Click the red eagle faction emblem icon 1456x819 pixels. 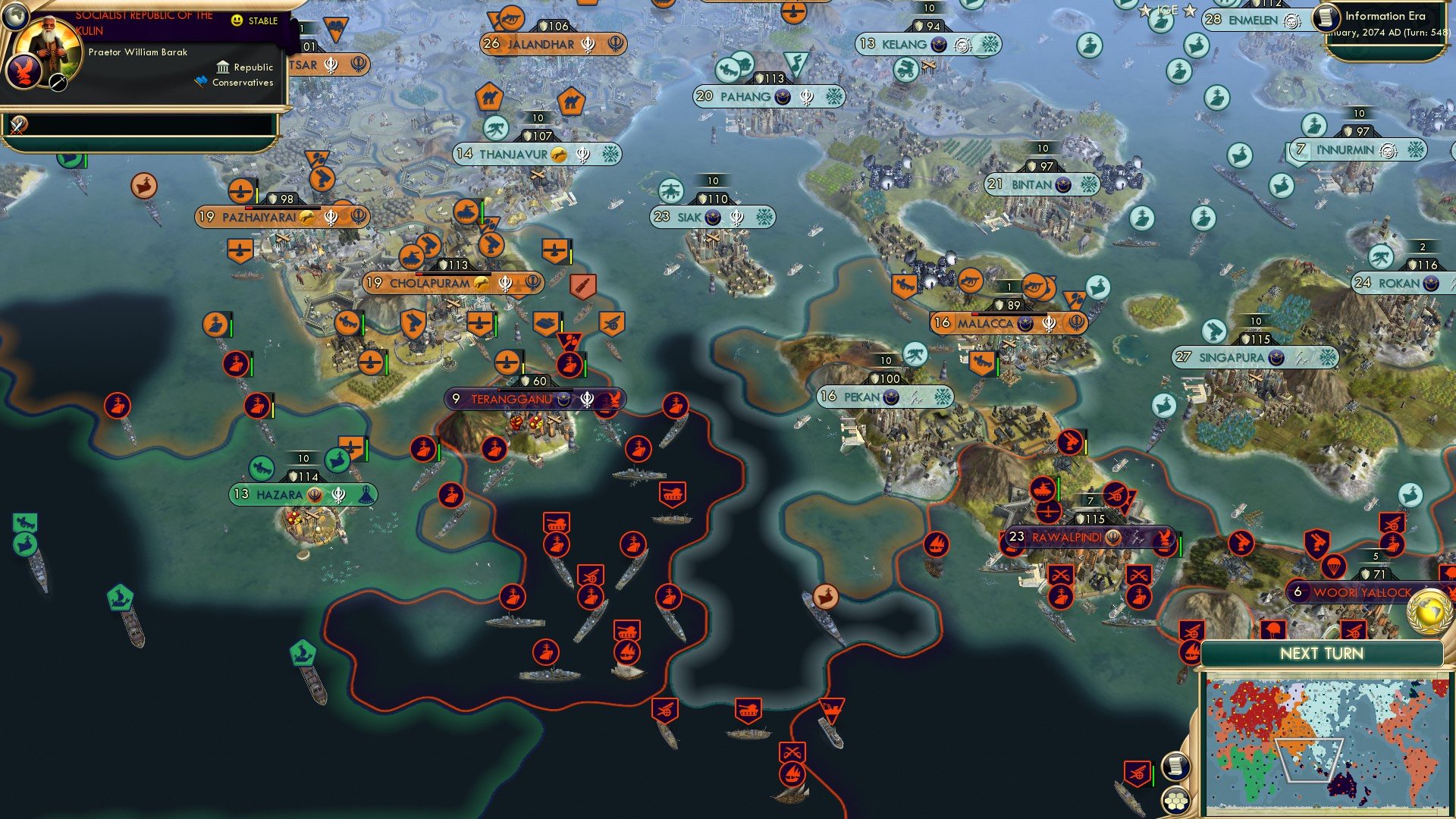25,71
